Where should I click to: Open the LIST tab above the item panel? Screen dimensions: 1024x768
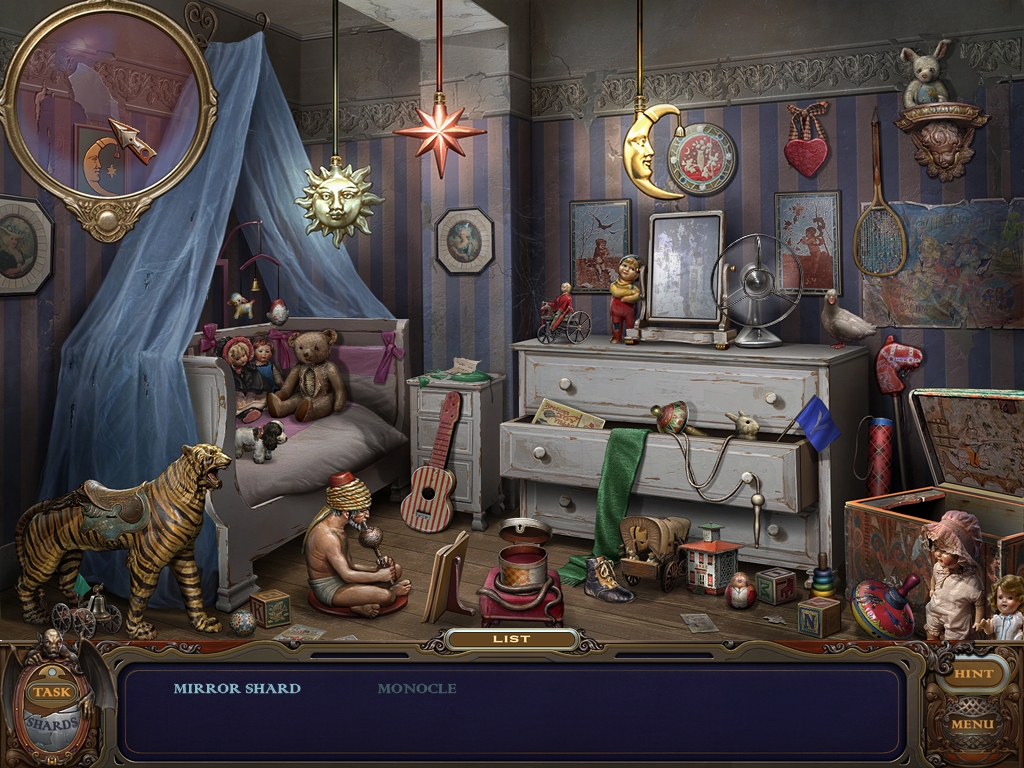point(511,639)
